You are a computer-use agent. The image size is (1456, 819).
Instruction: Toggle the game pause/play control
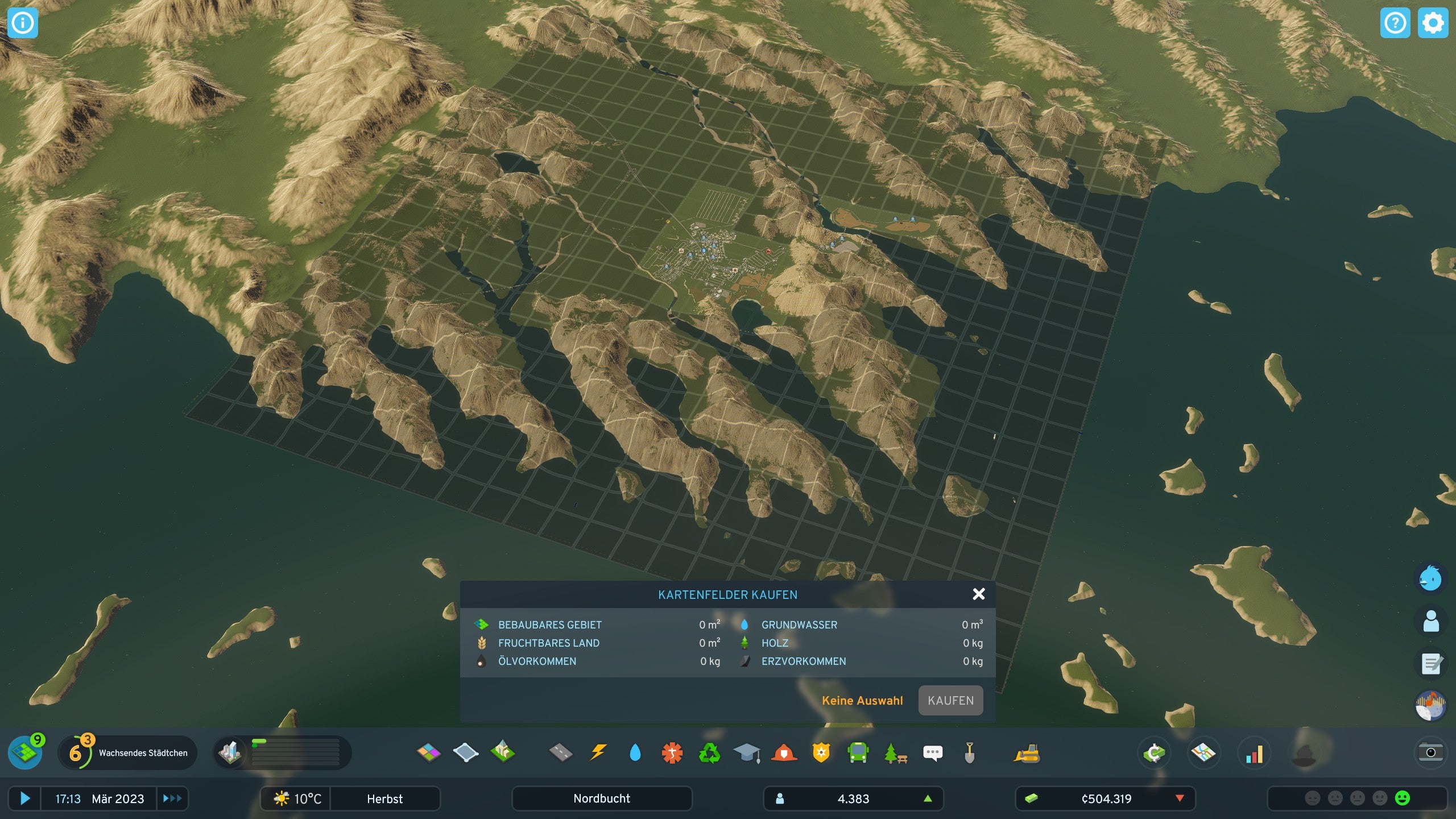click(26, 799)
